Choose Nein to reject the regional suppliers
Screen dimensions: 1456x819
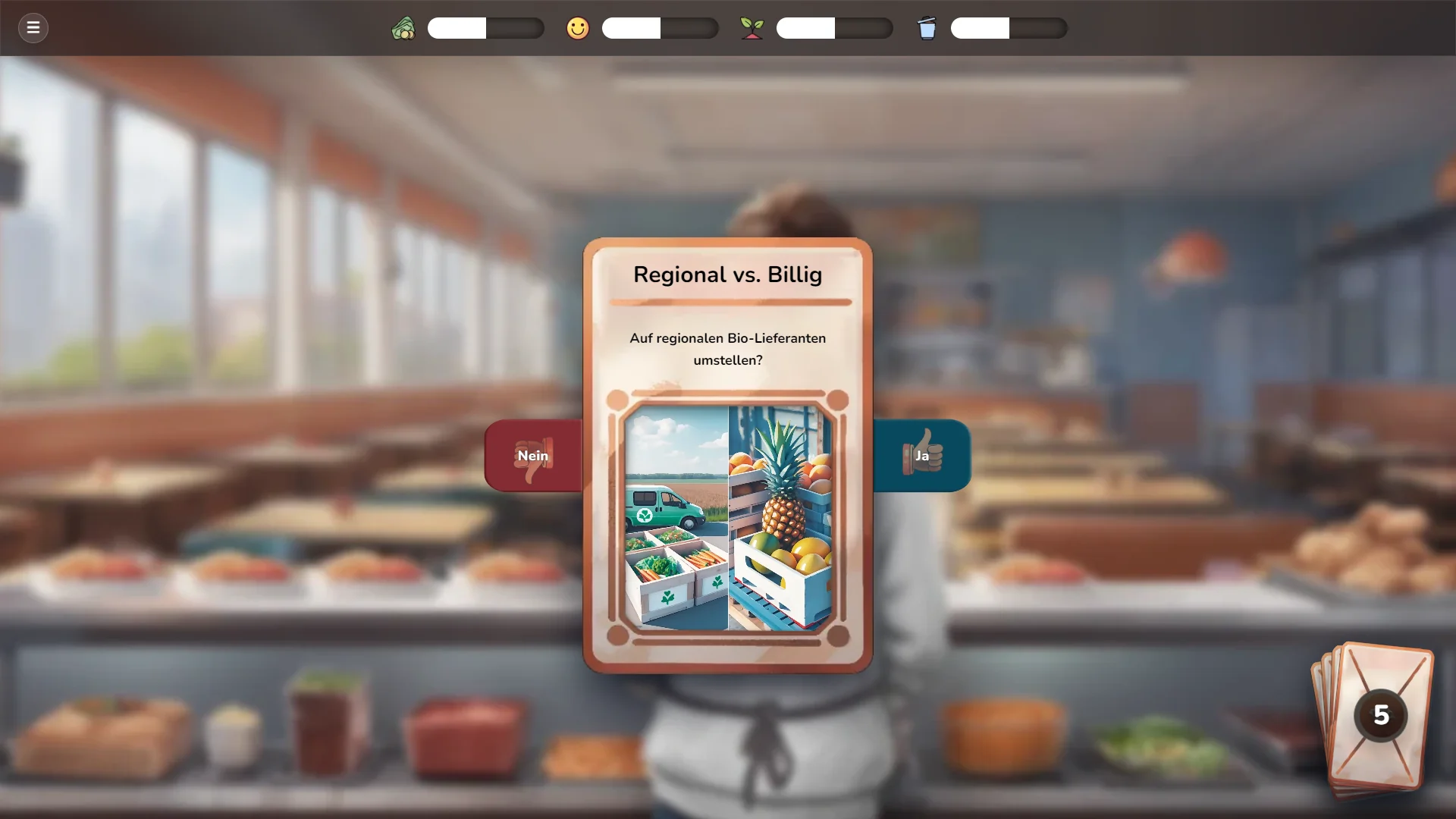pyautogui.click(x=533, y=456)
